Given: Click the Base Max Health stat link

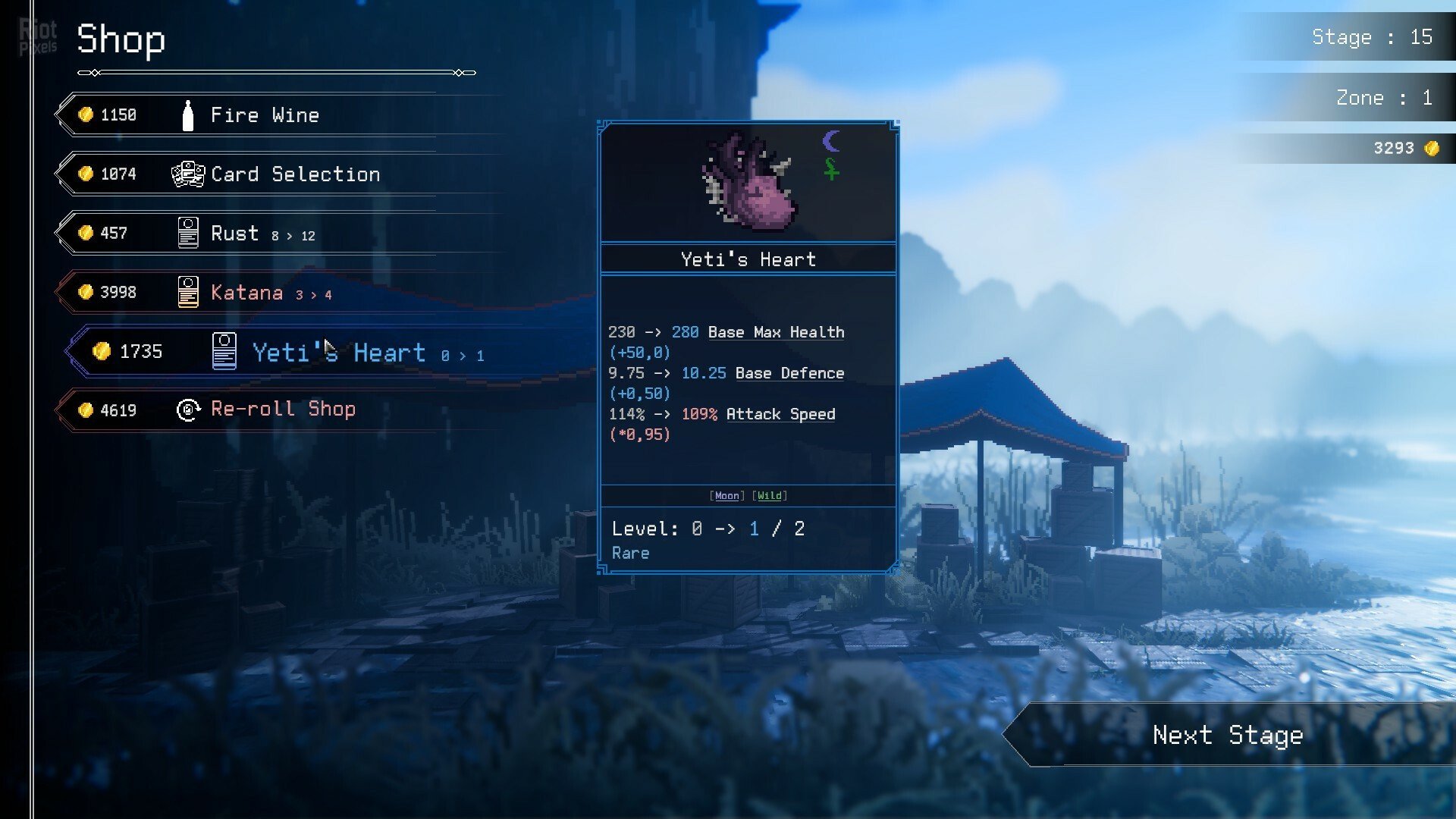Looking at the screenshot, I should click(x=775, y=332).
